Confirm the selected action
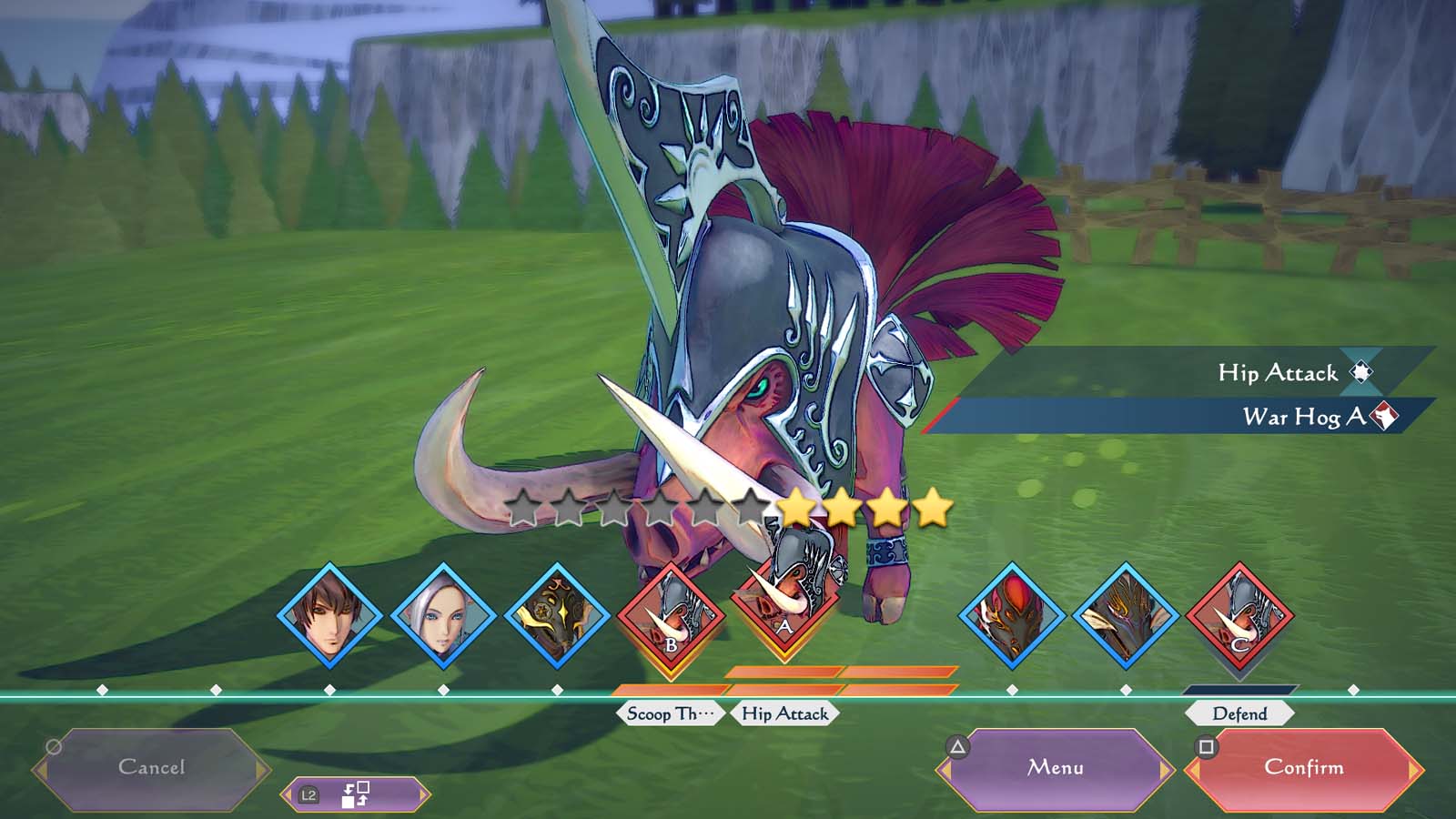The image size is (1456, 819). click(1303, 768)
